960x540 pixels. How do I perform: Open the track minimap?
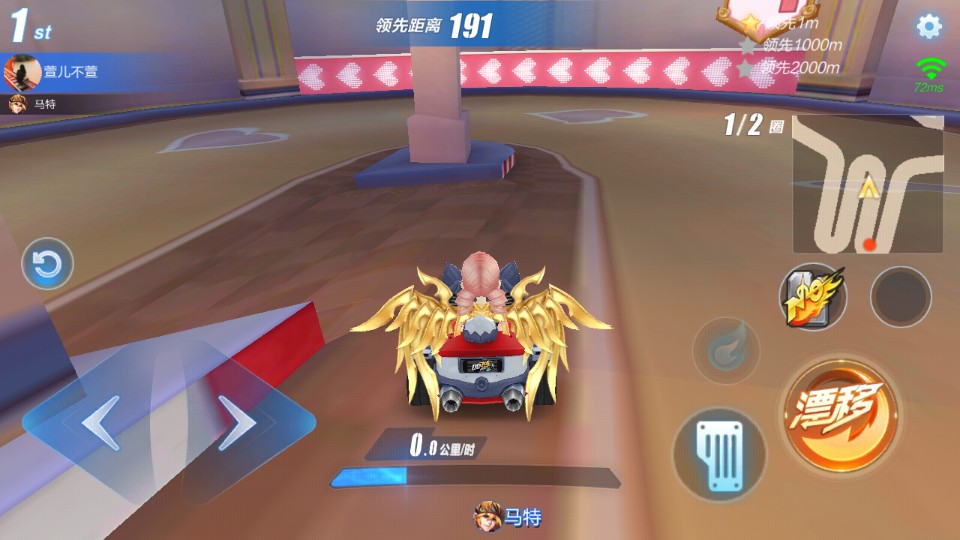point(867,184)
